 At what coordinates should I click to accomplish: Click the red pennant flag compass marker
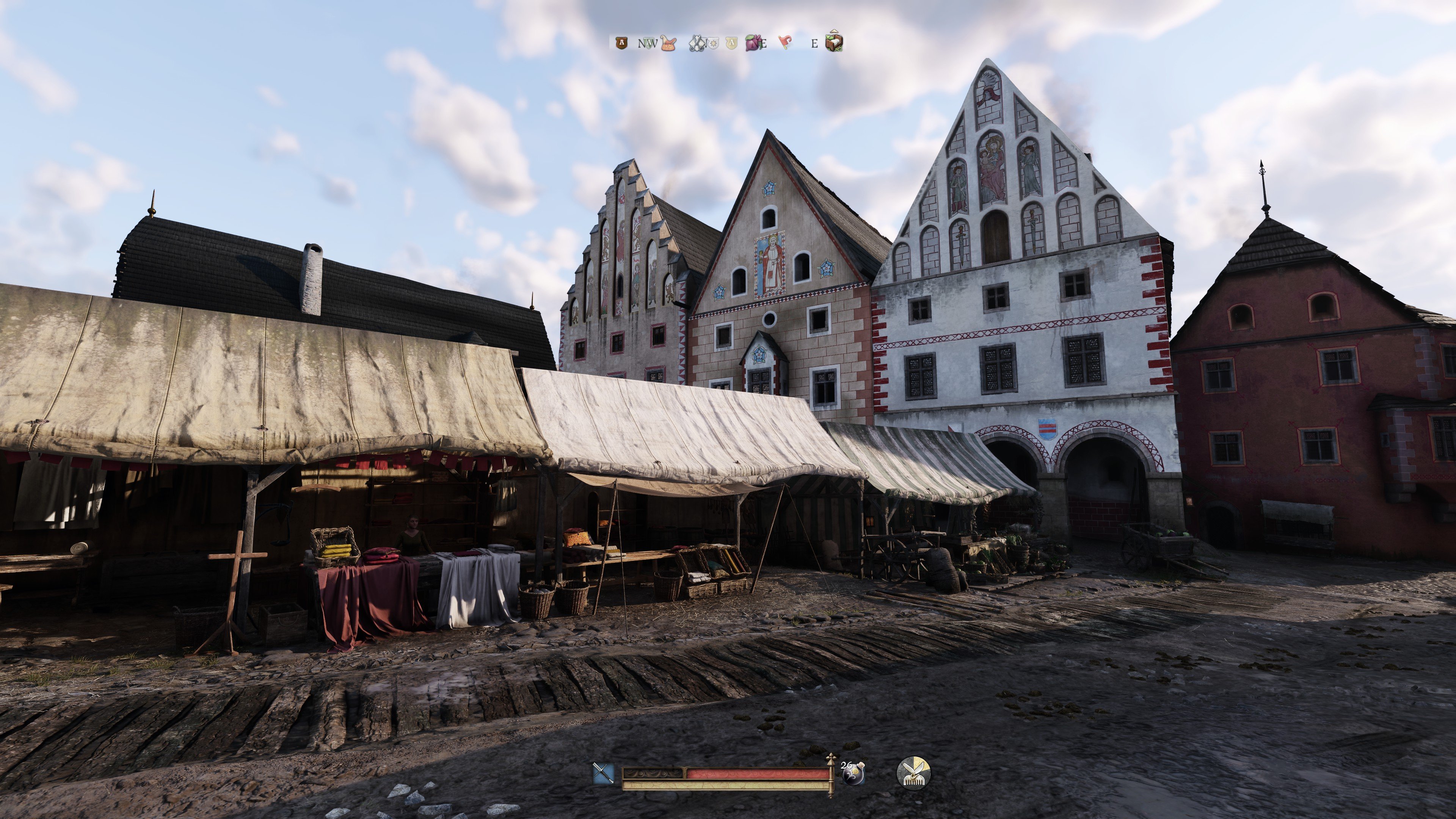point(785,42)
